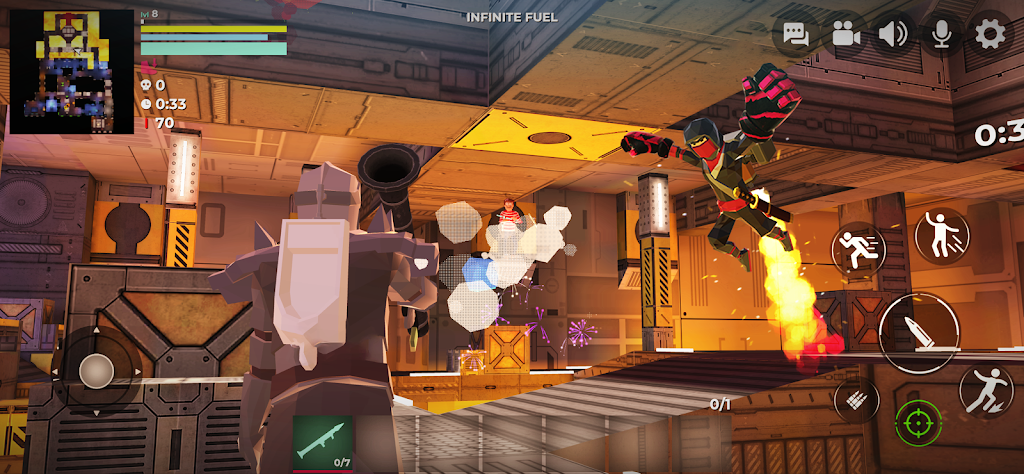Click the minimap in the corner

(71, 71)
